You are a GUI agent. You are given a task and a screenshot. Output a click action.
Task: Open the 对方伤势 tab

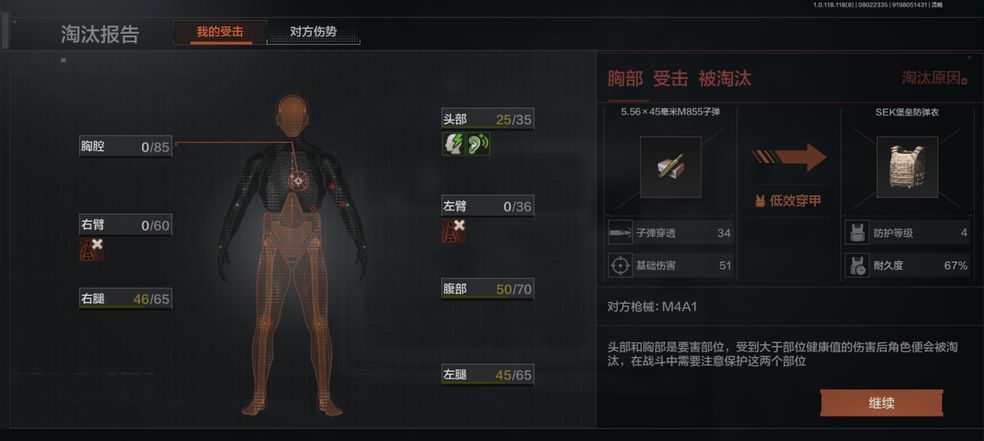pyautogui.click(x=313, y=33)
